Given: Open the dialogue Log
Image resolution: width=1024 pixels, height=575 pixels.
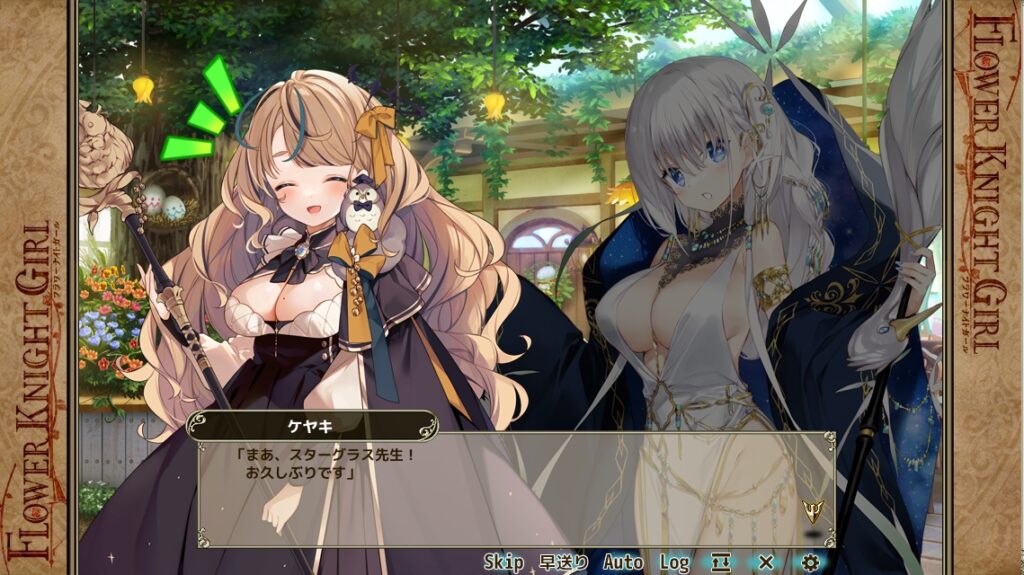Looking at the screenshot, I should pyautogui.click(x=675, y=562).
